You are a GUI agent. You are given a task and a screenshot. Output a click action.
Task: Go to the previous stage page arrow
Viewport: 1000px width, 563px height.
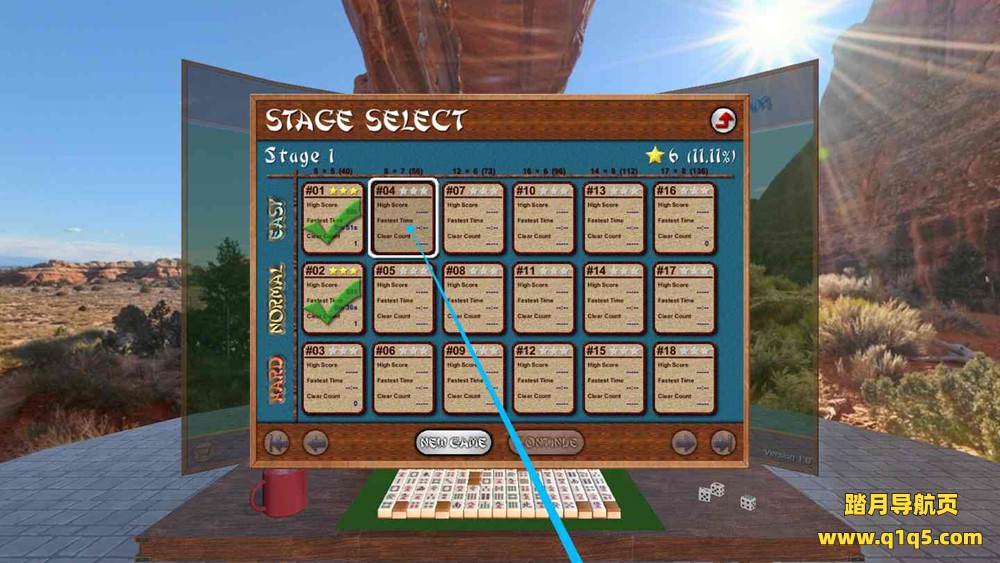316,442
